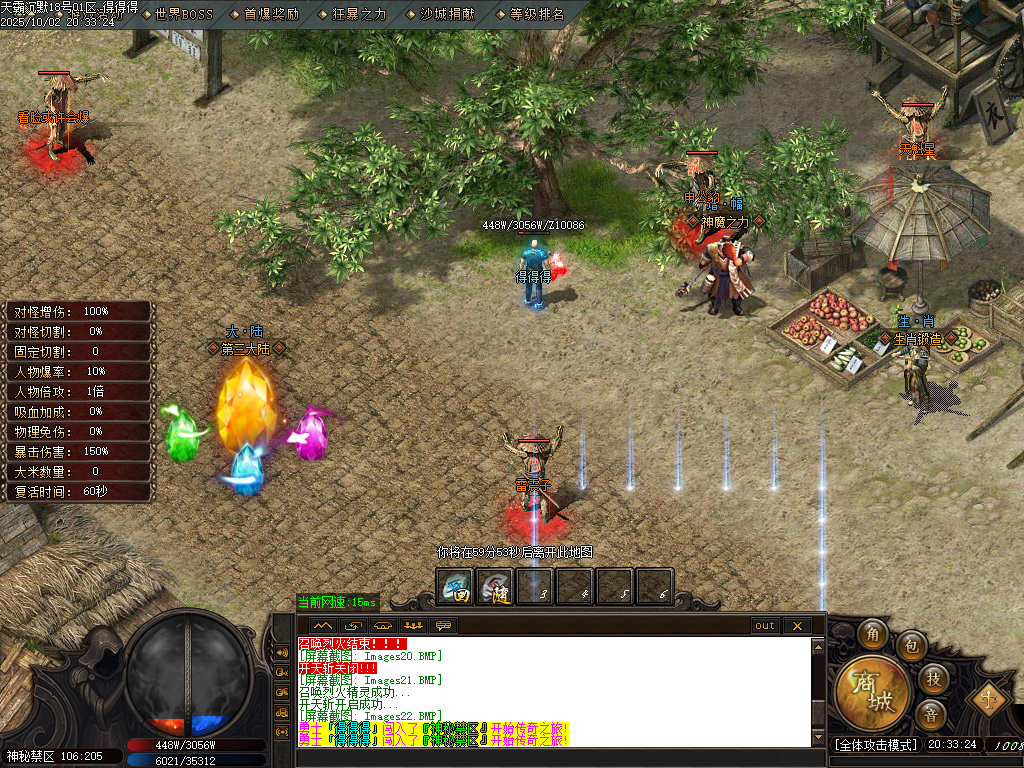Click the chat panel's out button
This screenshot has height=768, width=1024.
(765, 626)
